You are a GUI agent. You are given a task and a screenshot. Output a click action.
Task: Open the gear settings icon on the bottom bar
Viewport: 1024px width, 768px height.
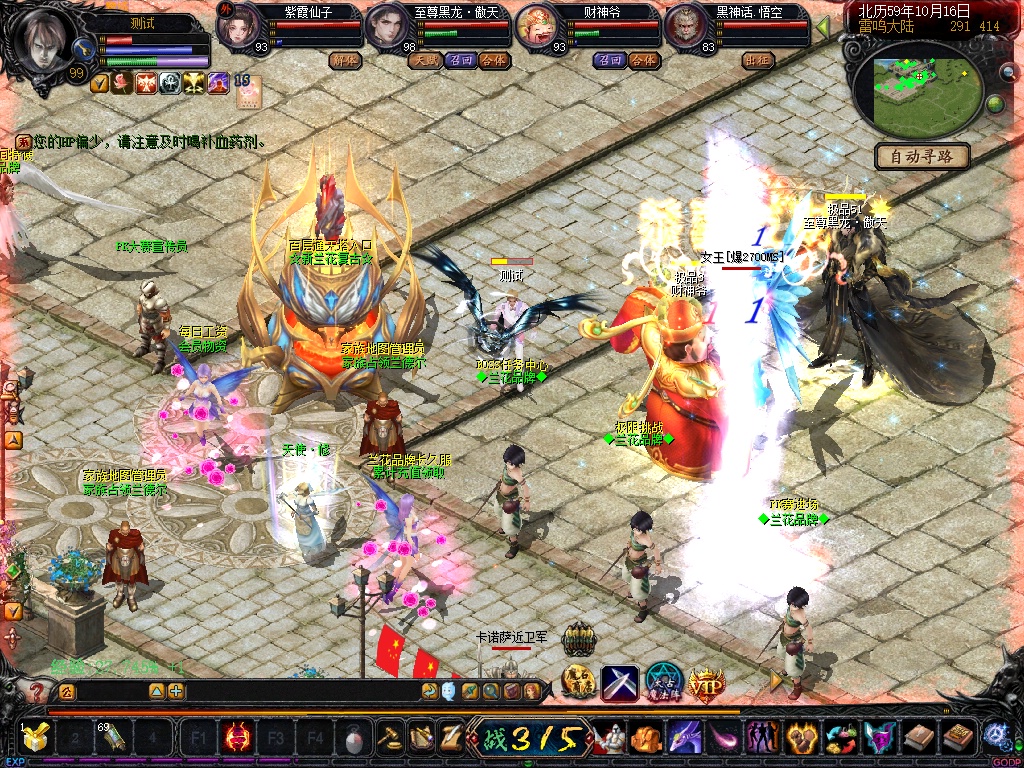995,736
